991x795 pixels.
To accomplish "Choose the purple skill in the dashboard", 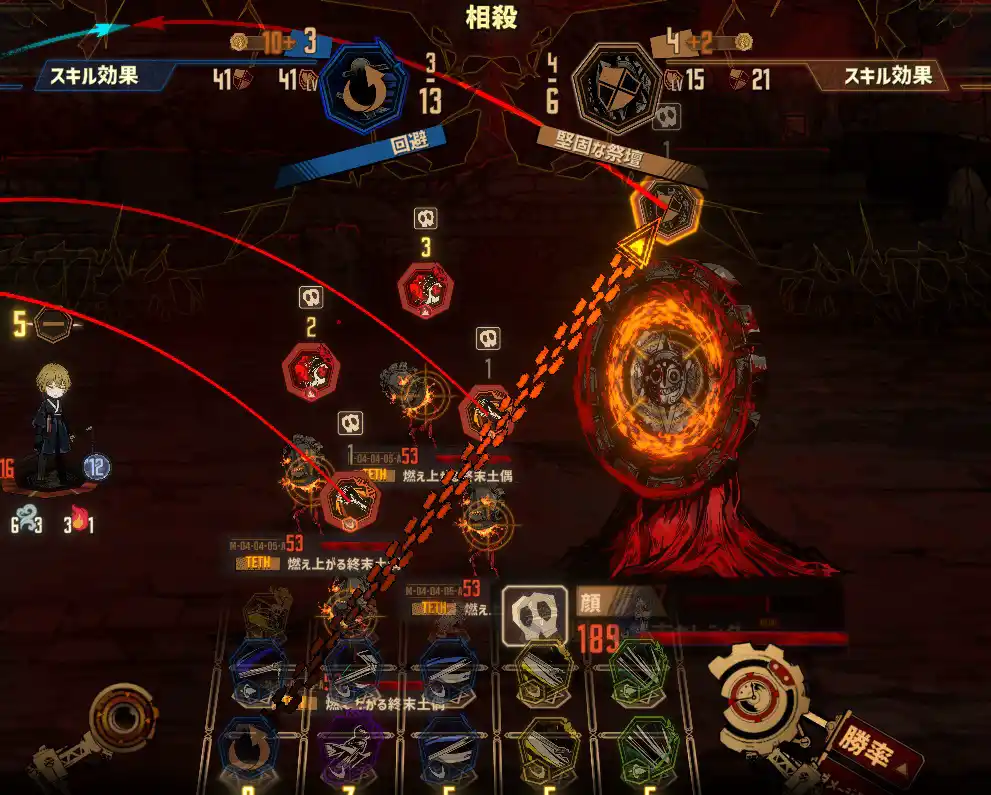I will [347, 749].
